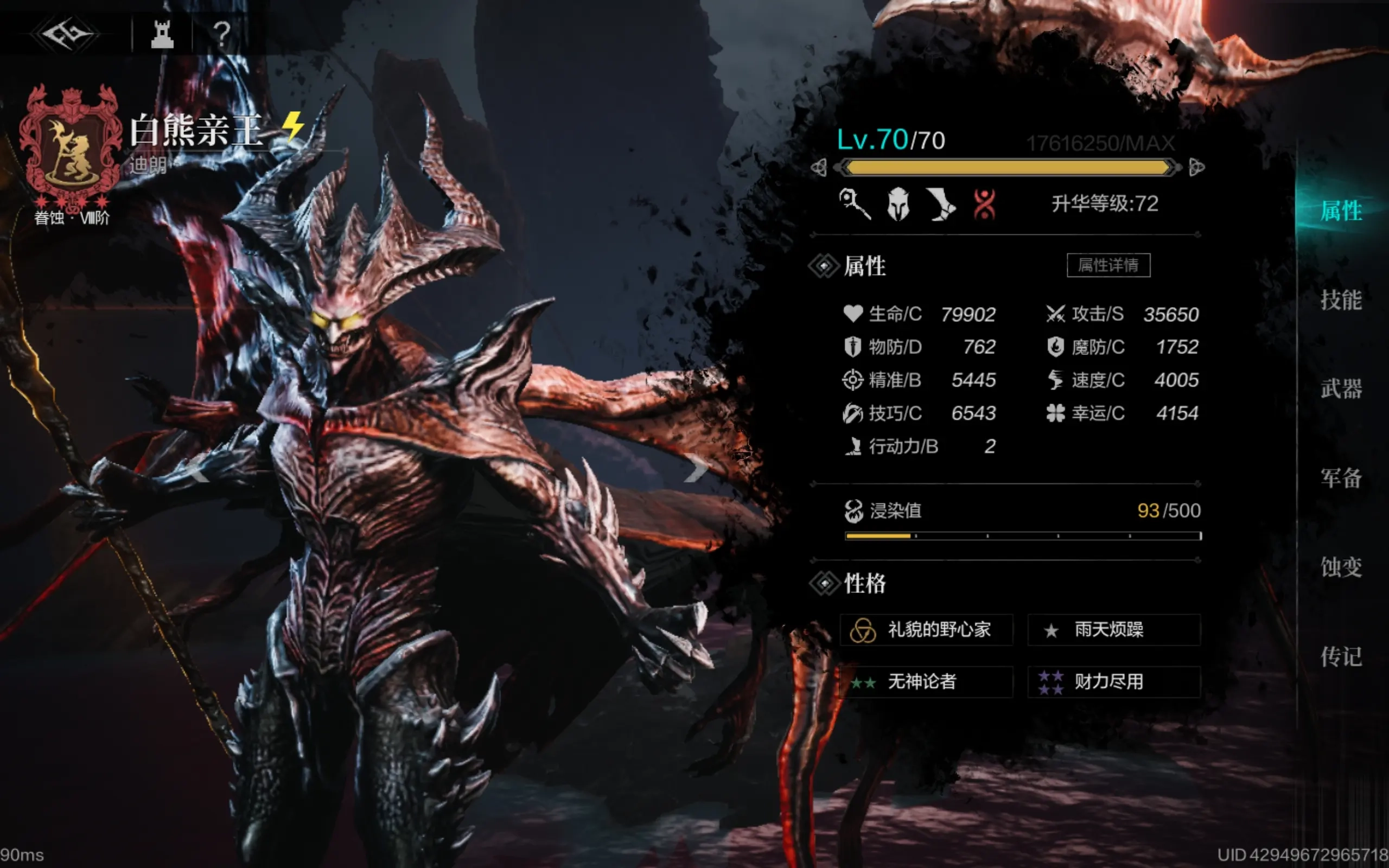Show the 传记 biography tab
This screenshot has height=868, width=1389.
coord(1341,656)
